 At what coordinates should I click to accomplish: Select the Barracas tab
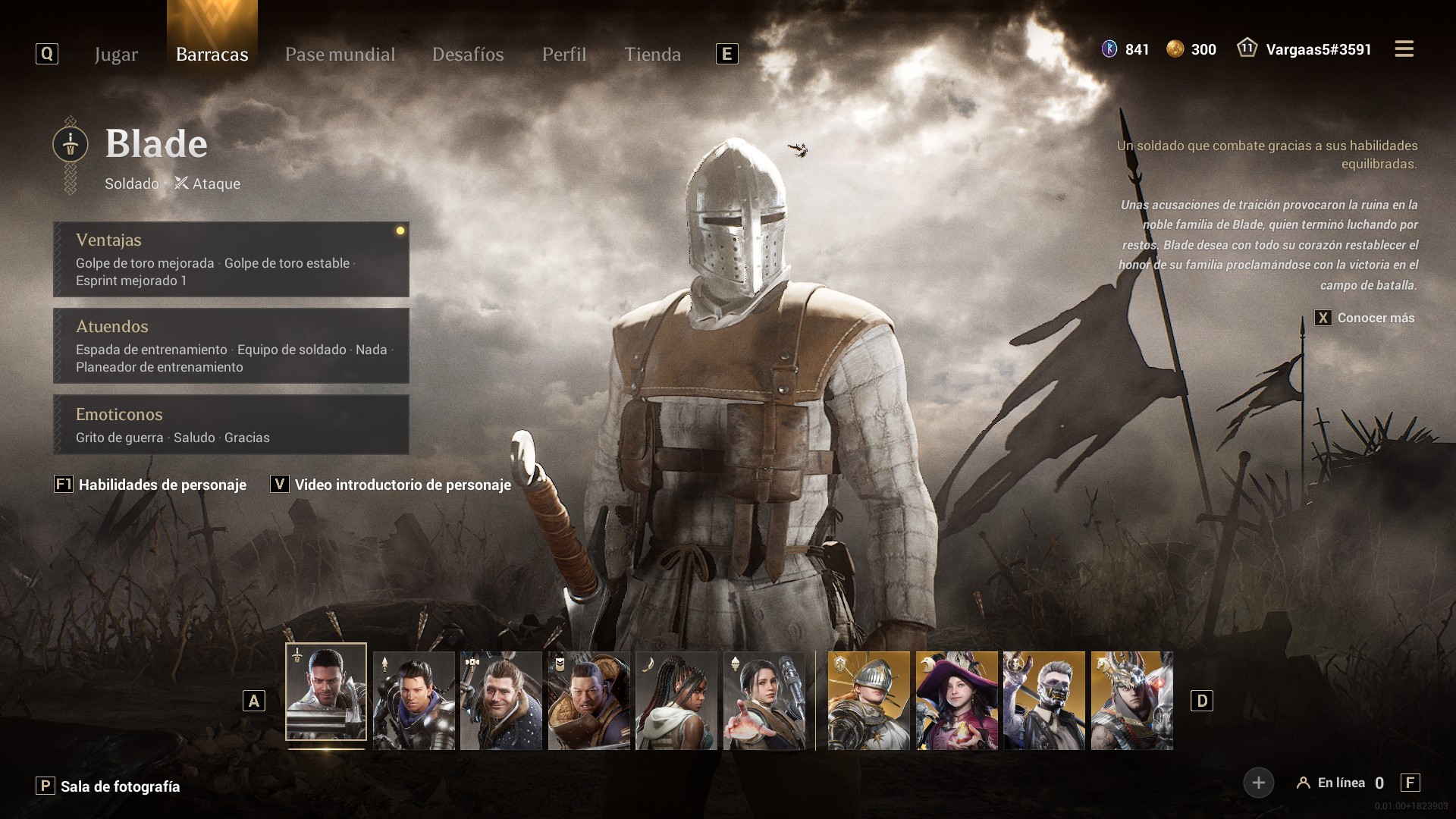coord(212,55)
